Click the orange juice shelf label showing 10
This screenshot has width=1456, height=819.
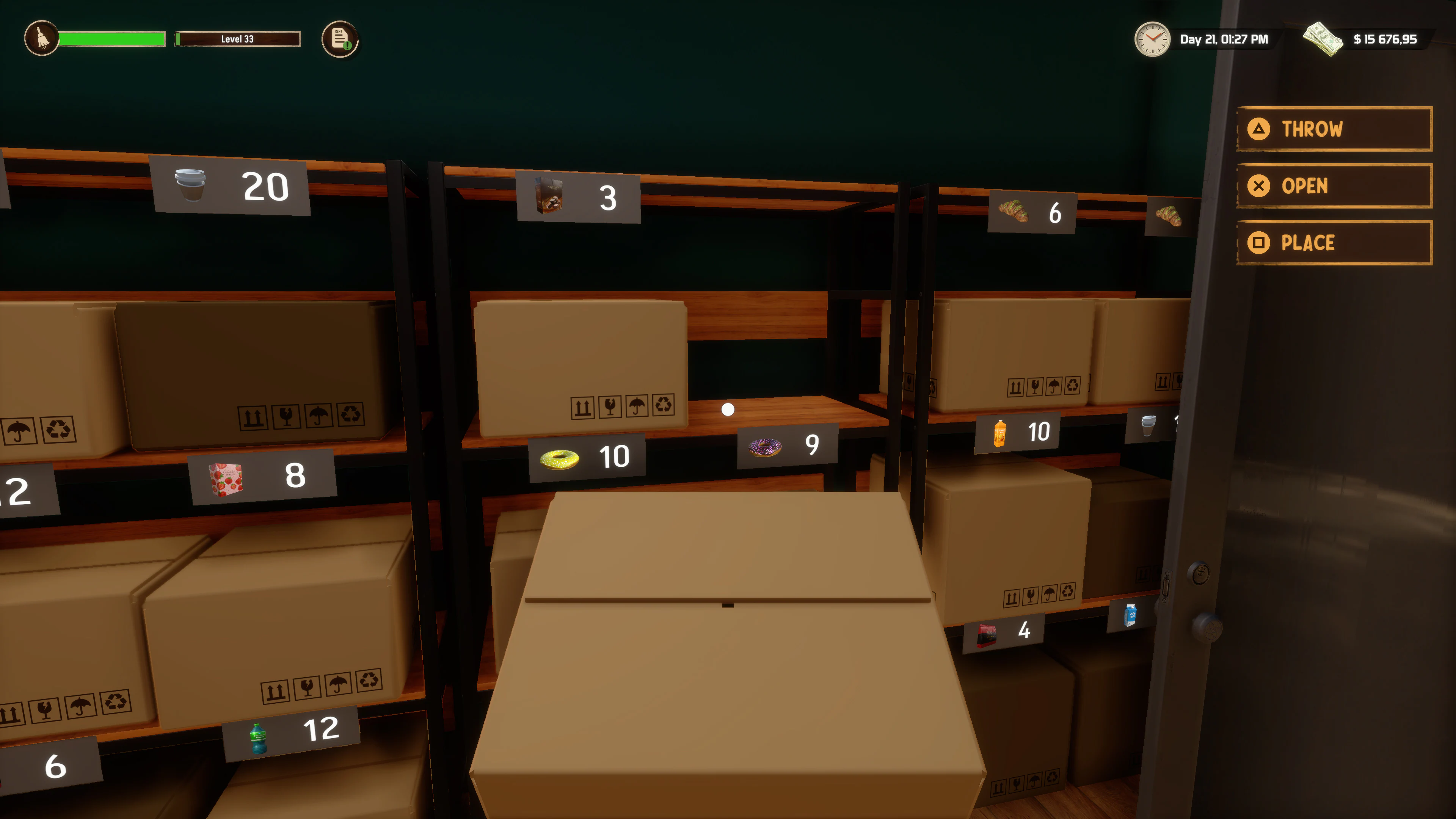1017,432
